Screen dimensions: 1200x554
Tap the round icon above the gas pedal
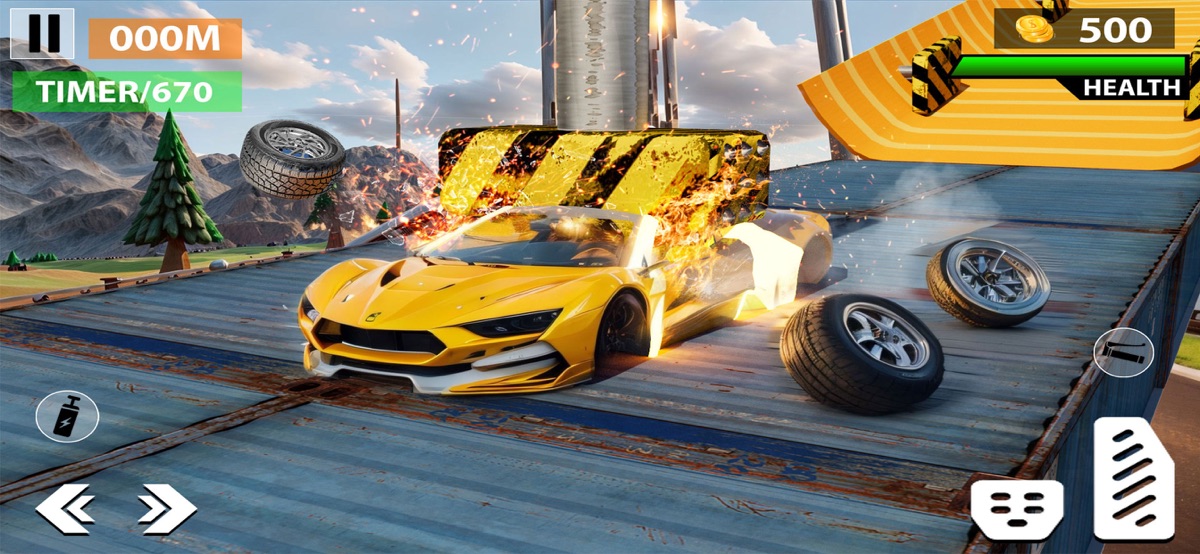[x=1123, y=352]
